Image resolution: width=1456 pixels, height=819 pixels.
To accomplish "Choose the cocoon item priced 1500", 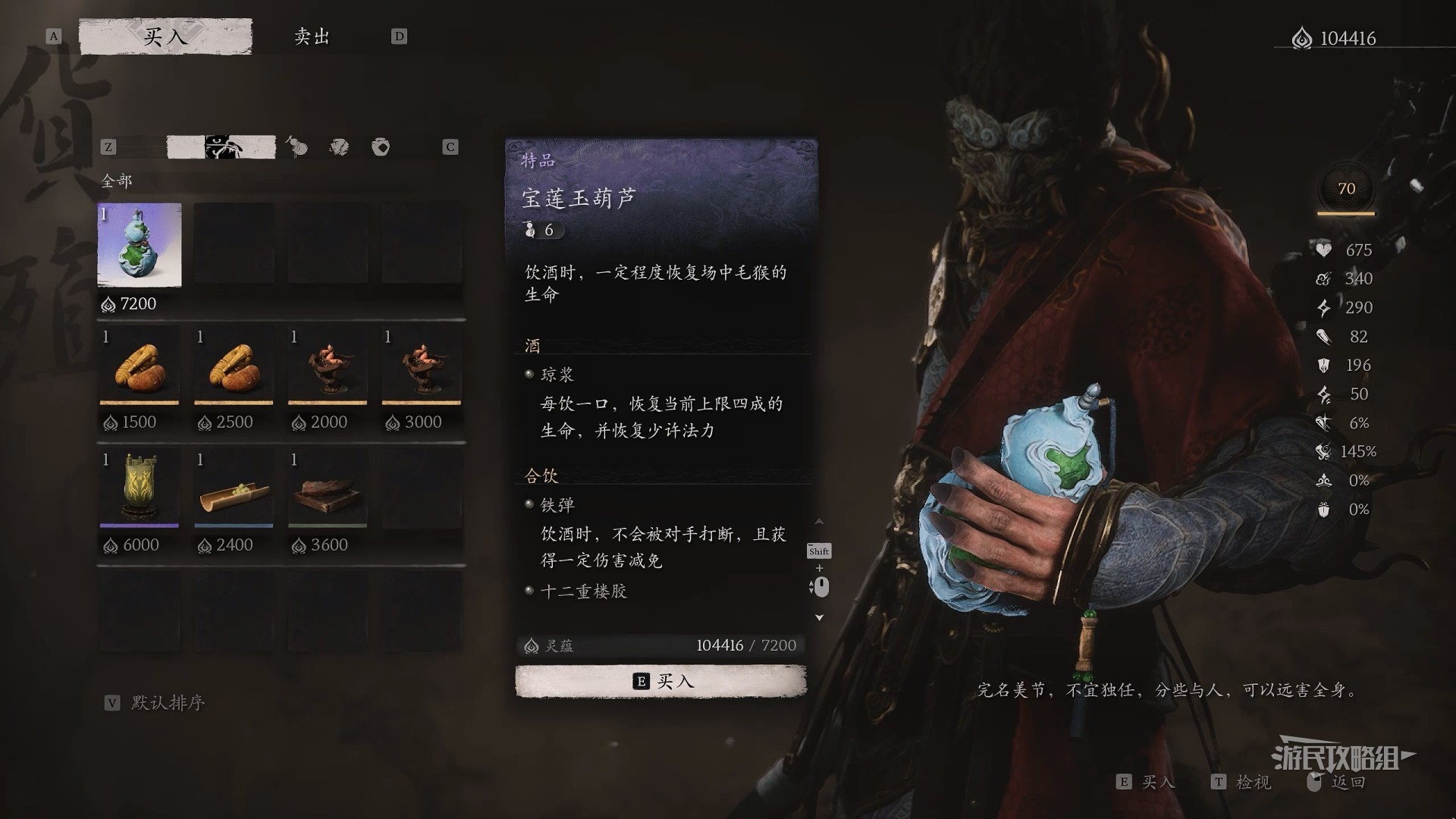I will pyautogui.click(x=140, y=367).
